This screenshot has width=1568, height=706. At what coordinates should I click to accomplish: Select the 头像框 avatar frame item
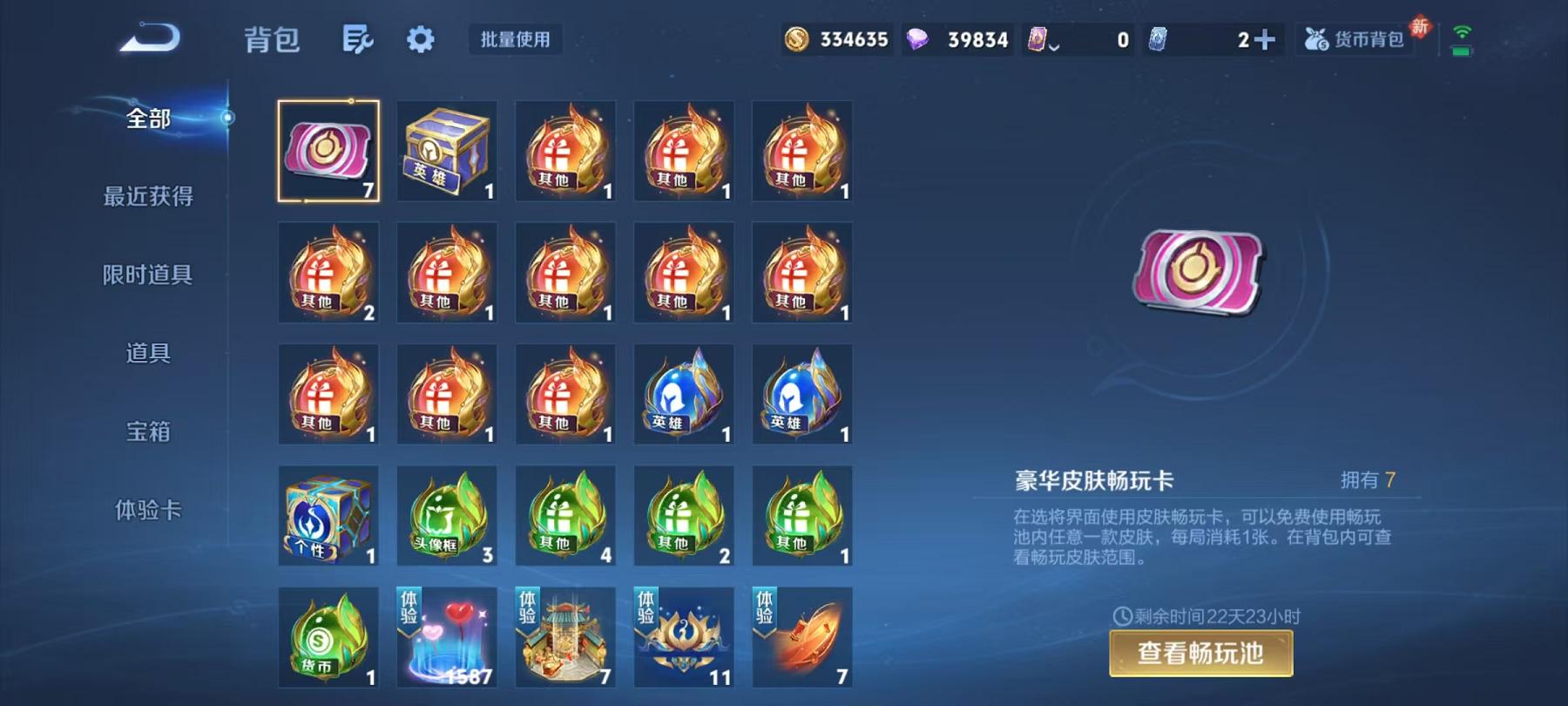[x=447, y=516]
